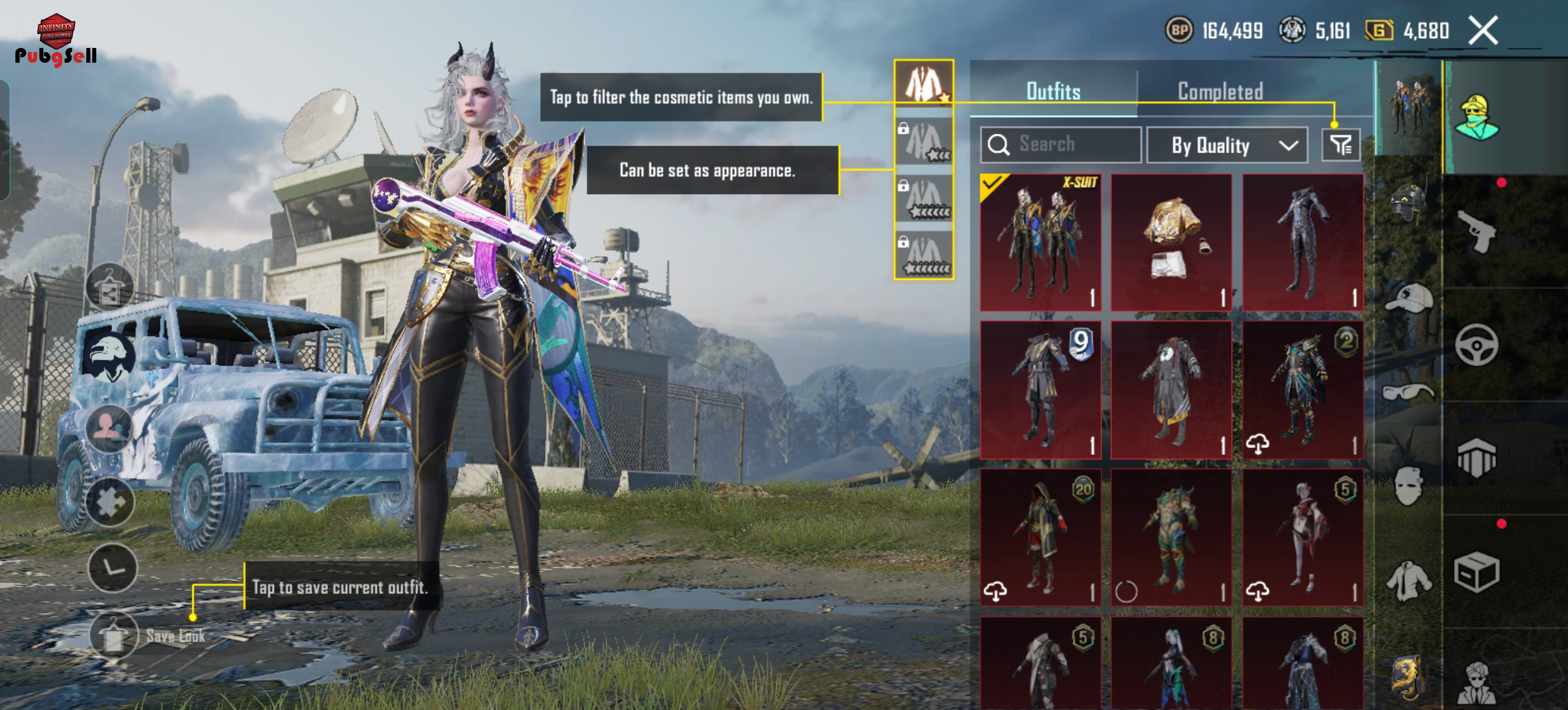
Task: Open the pistol weapons category
Action: pyautogui.click(x=1478, y=231)
